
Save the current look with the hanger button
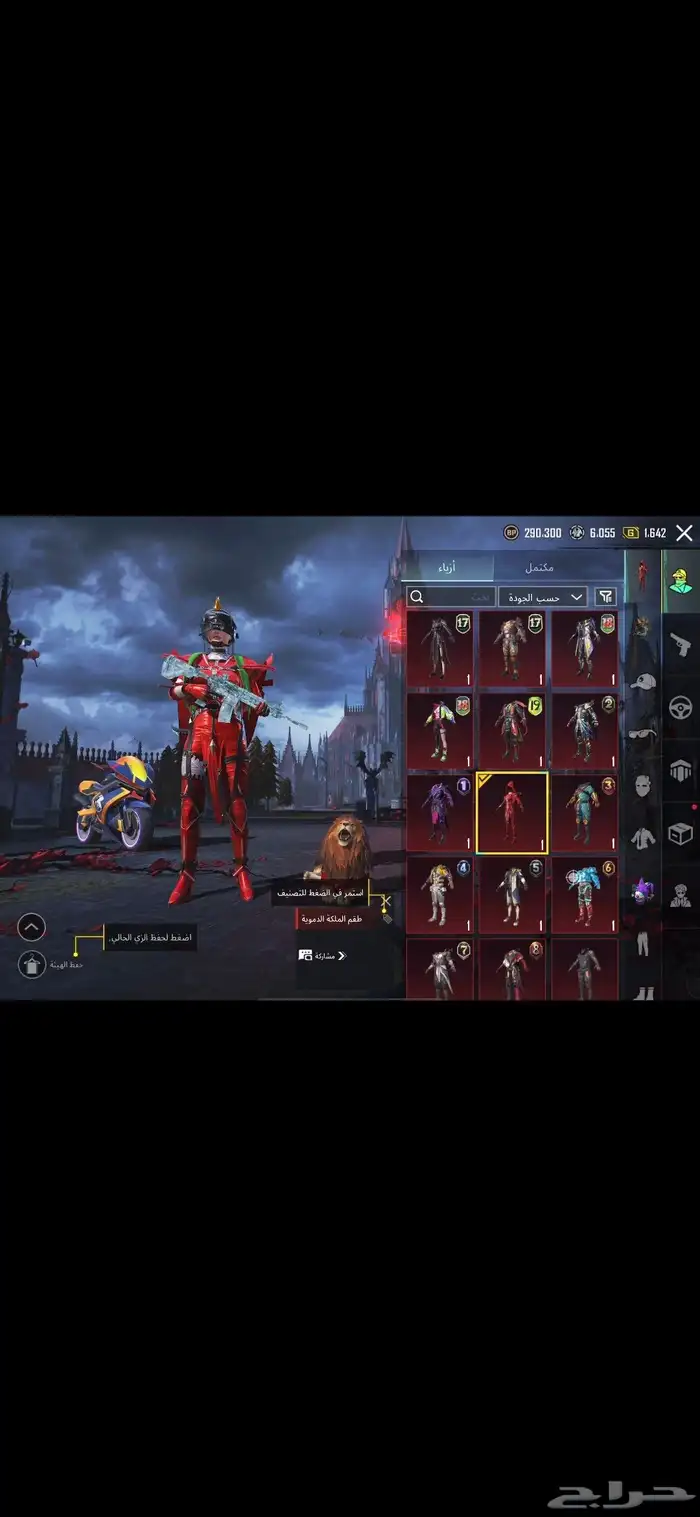click(32, 964)
